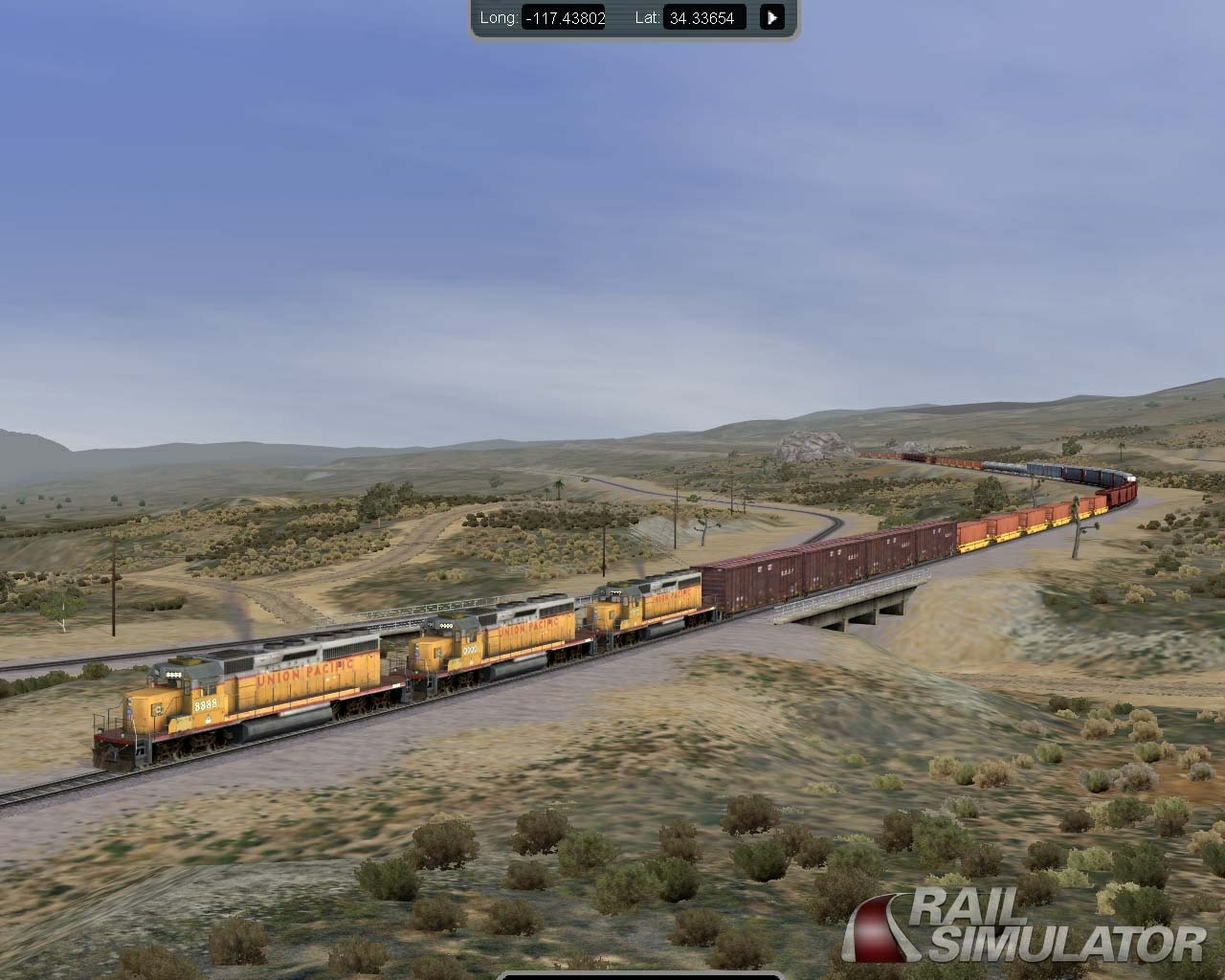Click the 'Long:' label on the top toolbar

click(501, 17)
